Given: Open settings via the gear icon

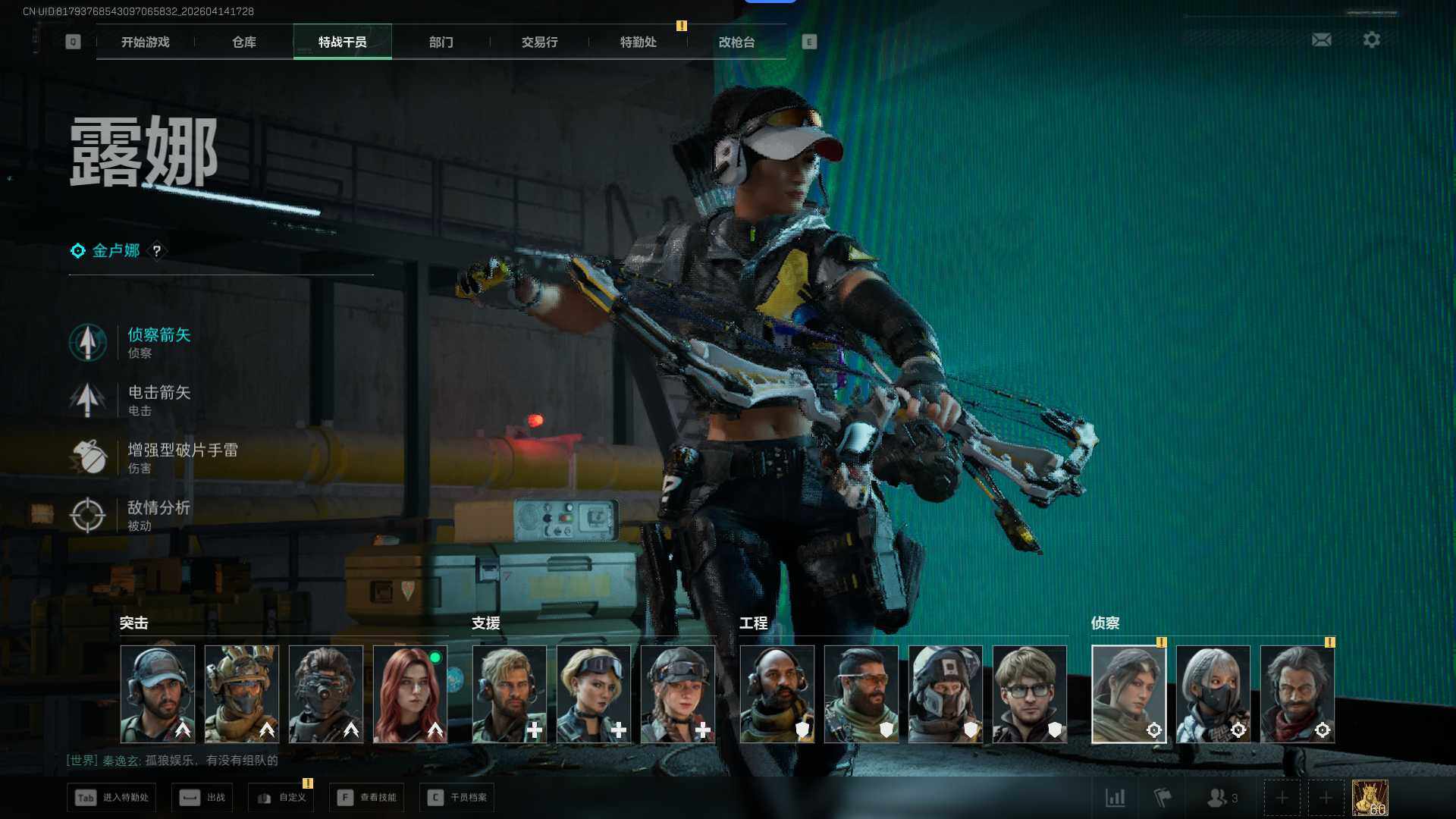Looking at the screenshot, I should 1371,40.
